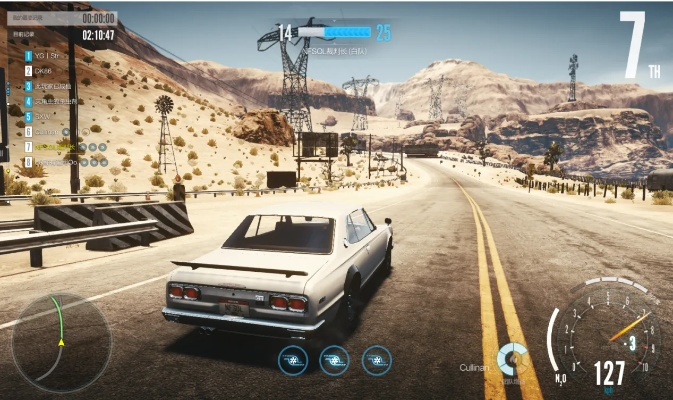Open the circular route minimap
This screenshot has width=673, height=400.
click(60, 342)
